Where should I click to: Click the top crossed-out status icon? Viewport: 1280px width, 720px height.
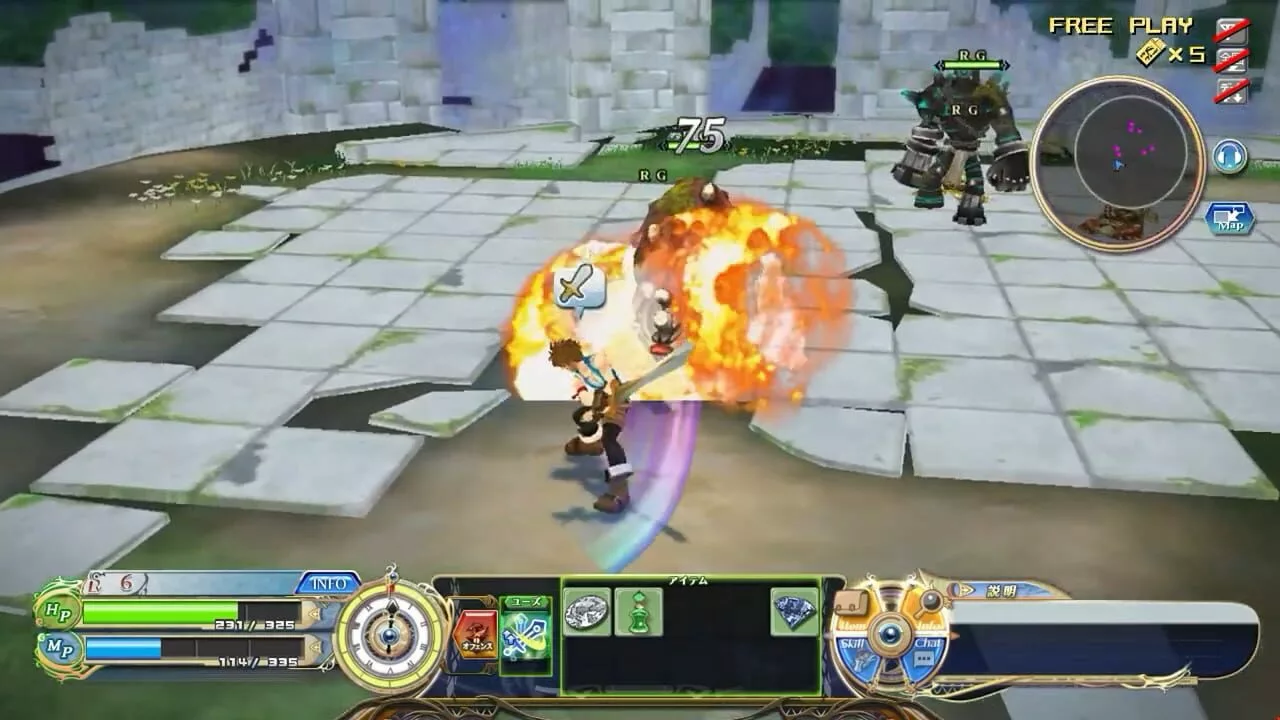[1231, 29]
